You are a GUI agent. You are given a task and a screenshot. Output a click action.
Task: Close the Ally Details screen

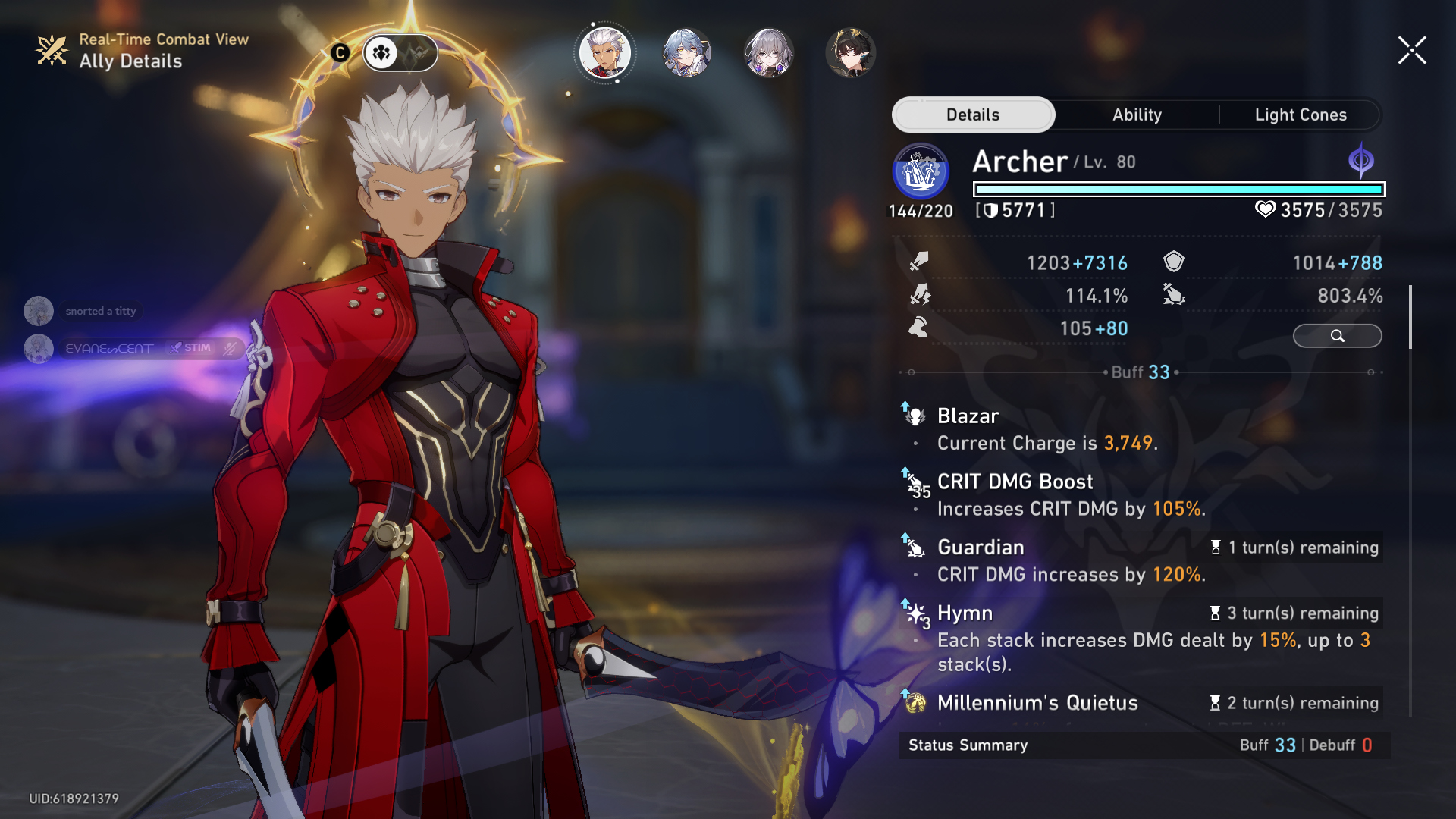[x=1412, y=51]
